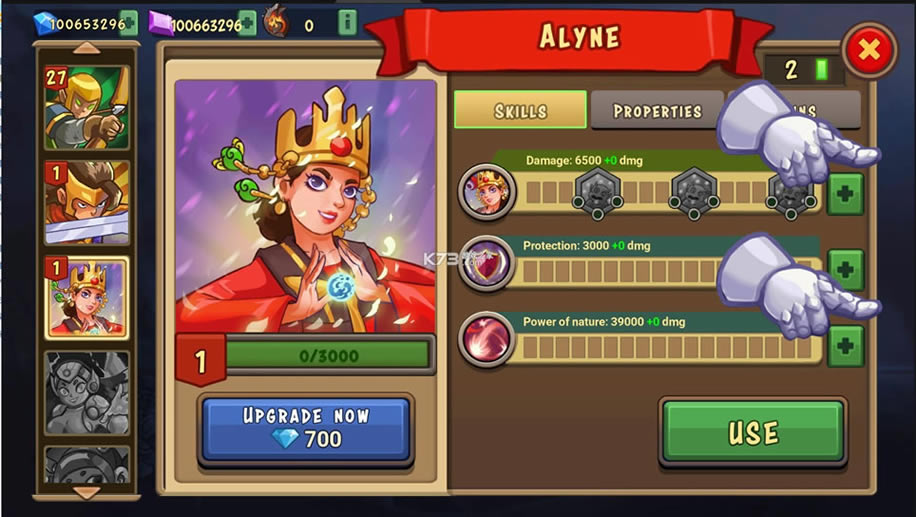Image resolution: width=916 pixels, height=517 pixels.
Task: Increase the Protection skill with its plus button
Action: (845, 269)
